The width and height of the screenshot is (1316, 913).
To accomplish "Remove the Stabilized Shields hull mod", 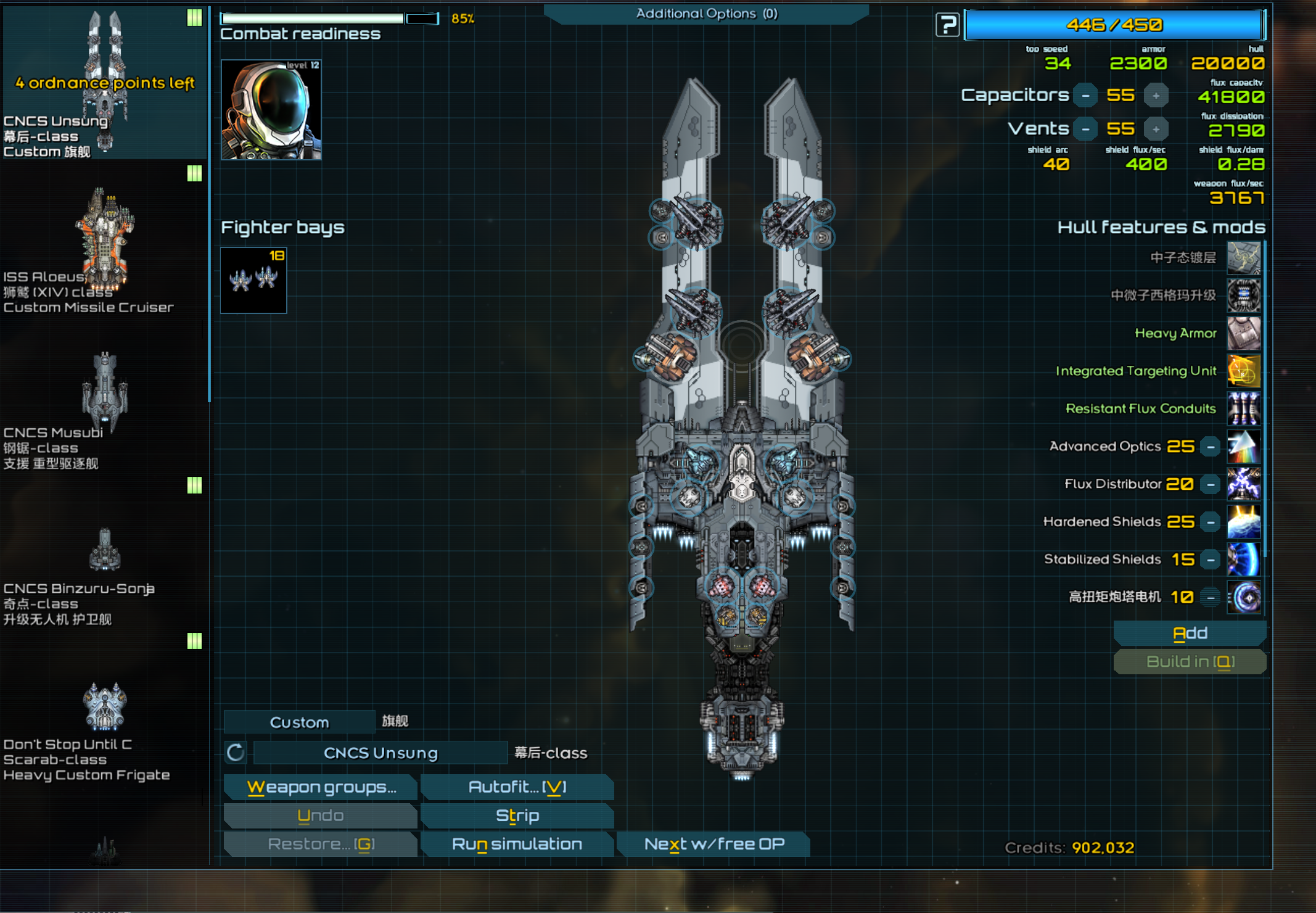I will [x=1211, y=560].
